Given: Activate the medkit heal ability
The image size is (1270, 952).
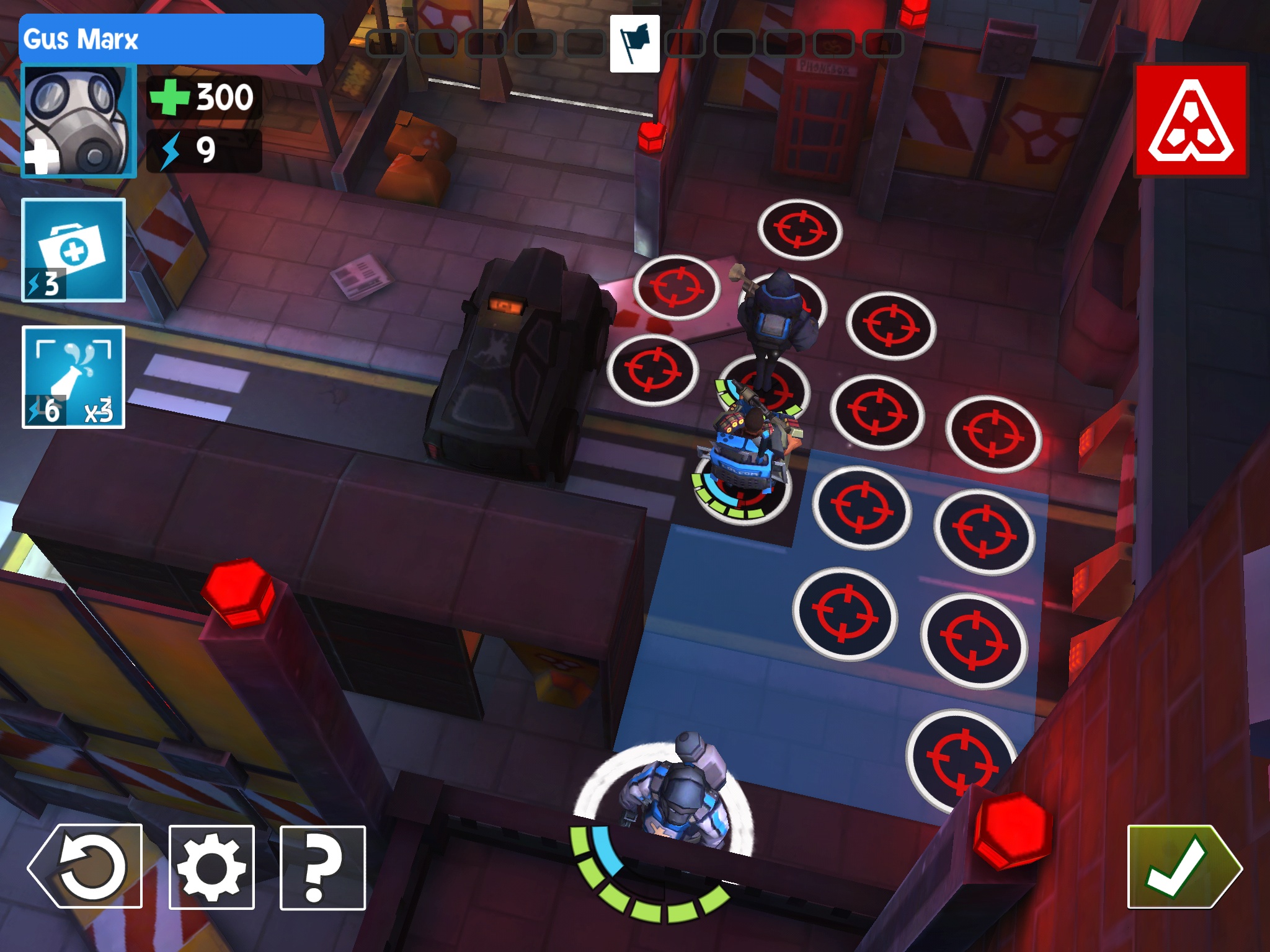Looking at the screenshot, I should point(74,250).
